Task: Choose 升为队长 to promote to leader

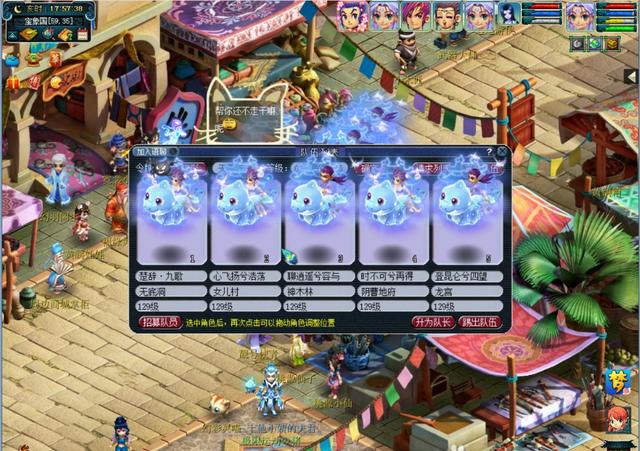Action: pyautogui.click(x=434, y=322)
